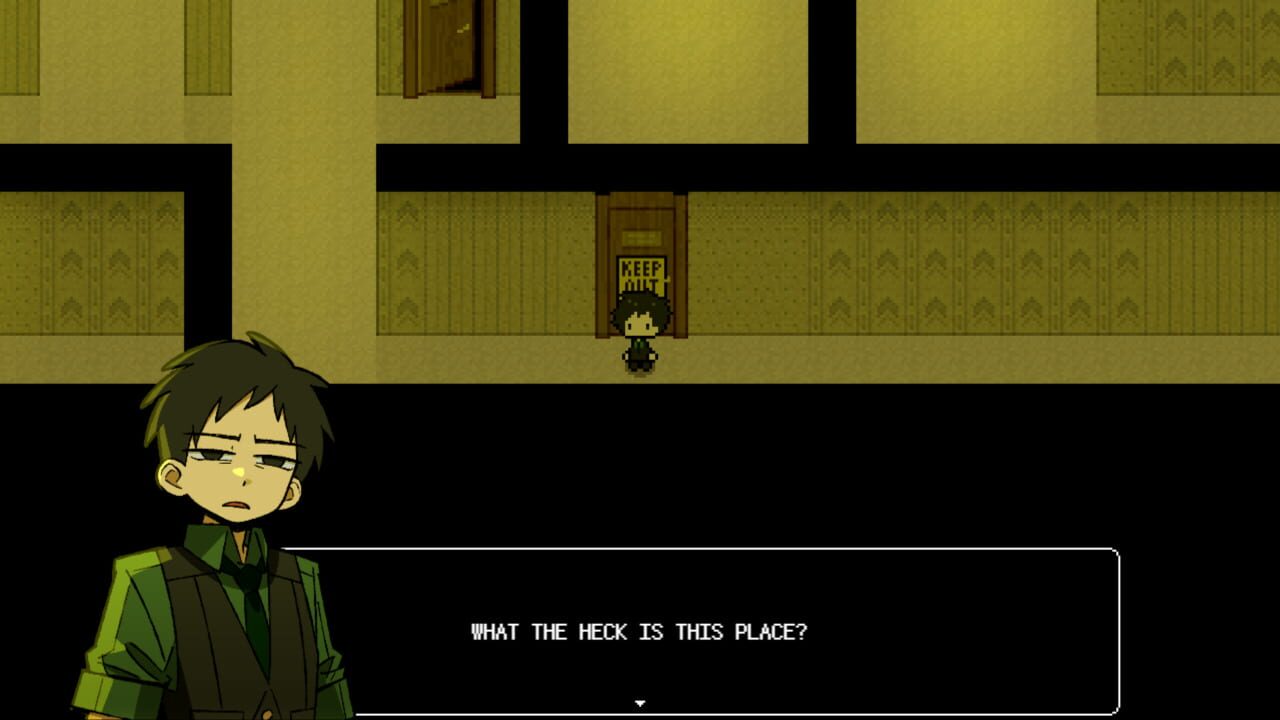Click the KEEP OUT sign
The width and height of the screenshot is (1280, 720).
(641, 277)
